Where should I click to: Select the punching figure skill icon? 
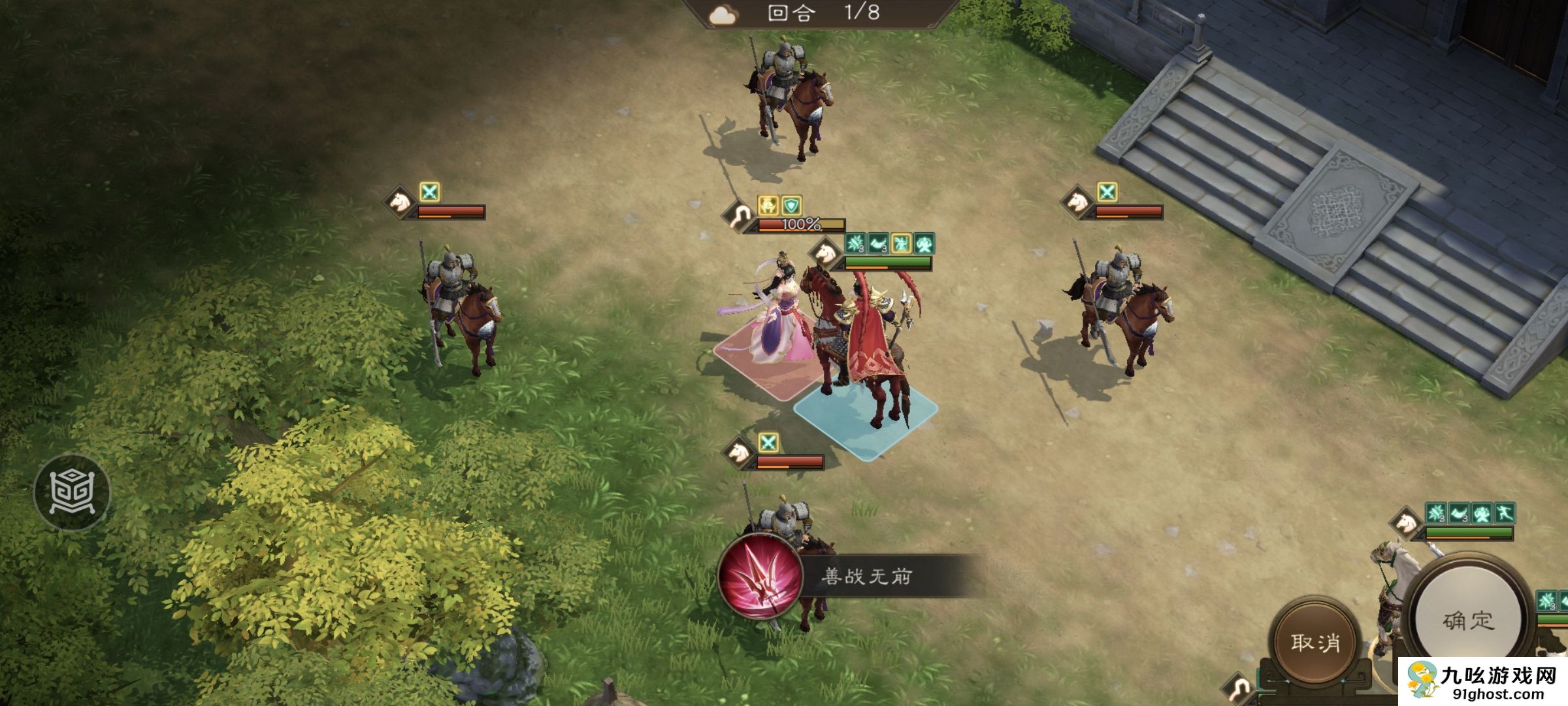pyautogui.click(x=924, y=244)
